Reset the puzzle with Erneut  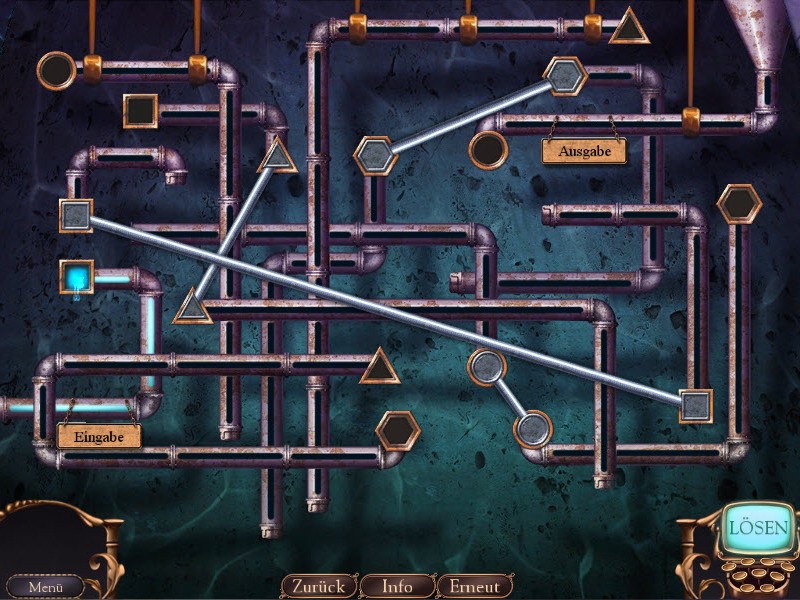475,586
